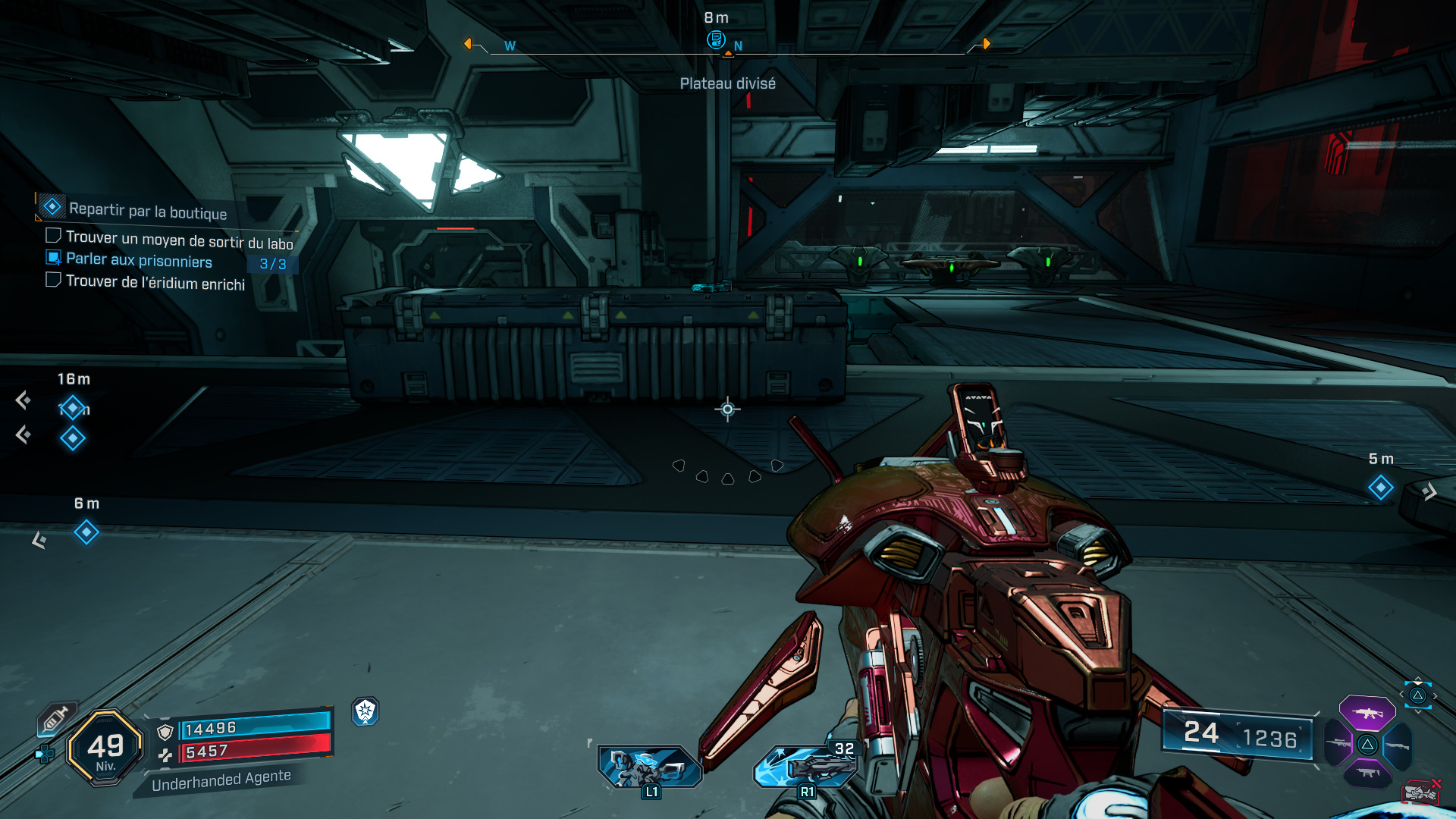Click the level 49 character badge
This screenshot has width=1456, height=819.
[105, 748]
